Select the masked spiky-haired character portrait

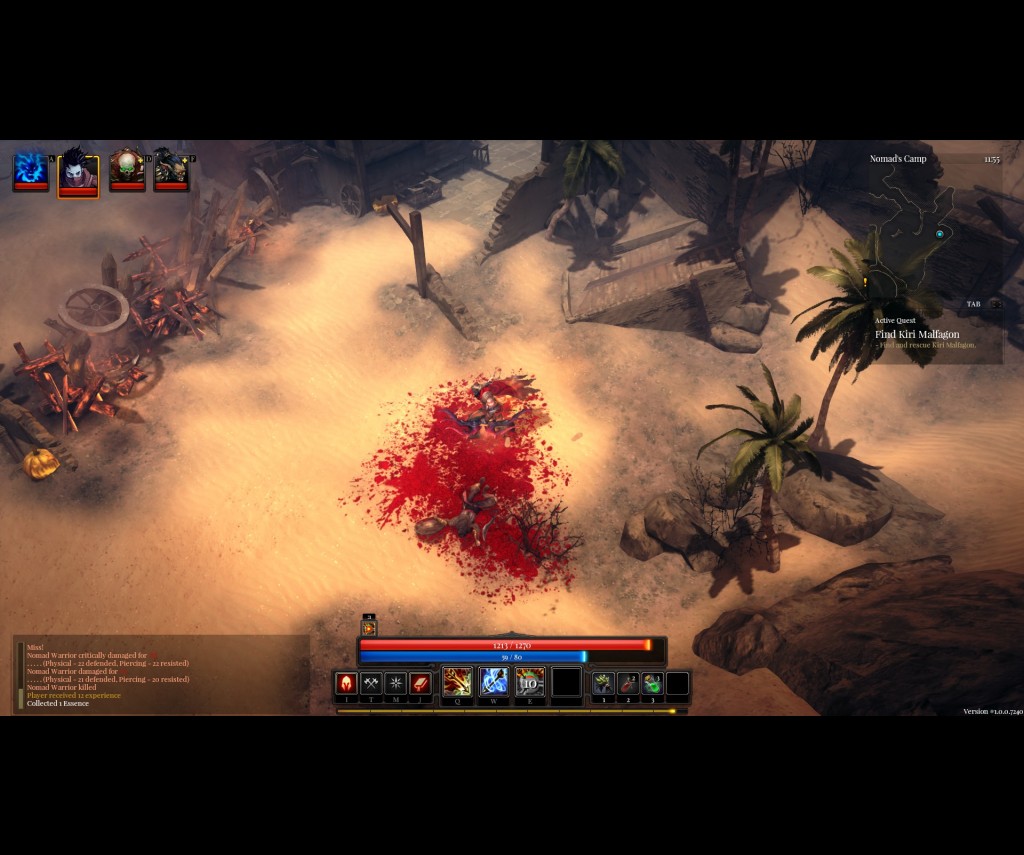click(x=78, y=171)
